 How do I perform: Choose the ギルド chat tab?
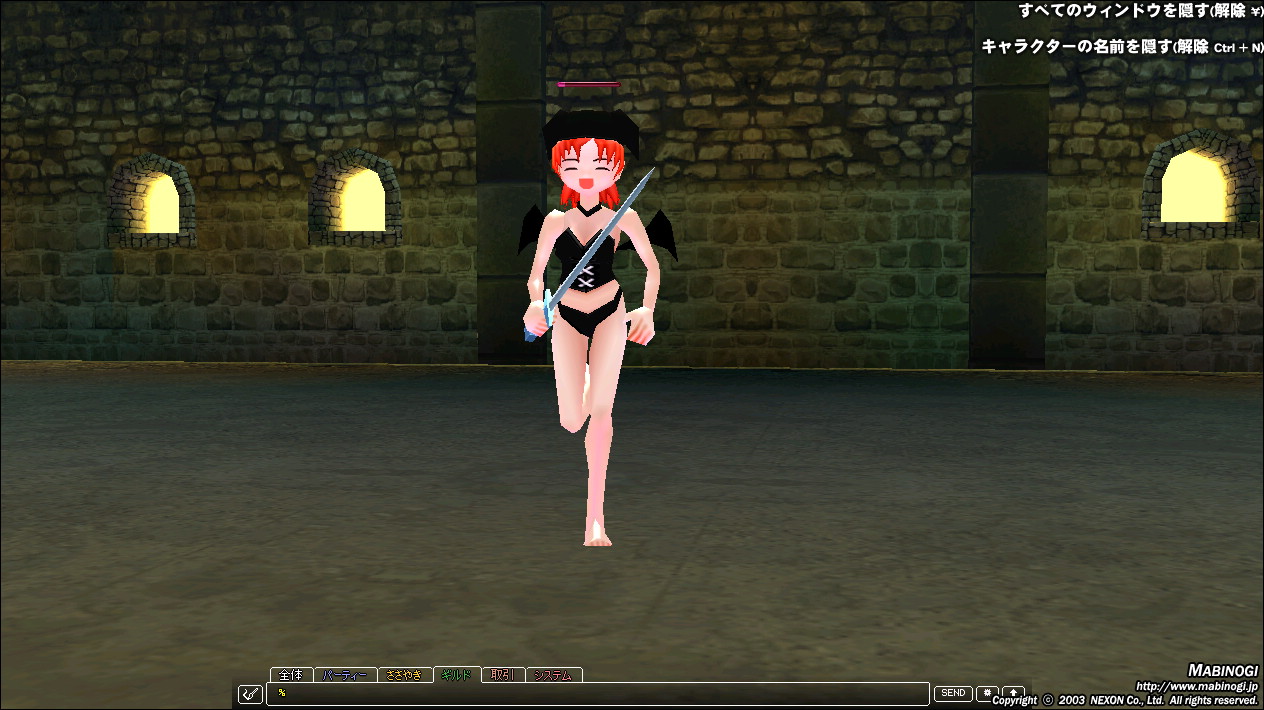click(x=456, y=675)
